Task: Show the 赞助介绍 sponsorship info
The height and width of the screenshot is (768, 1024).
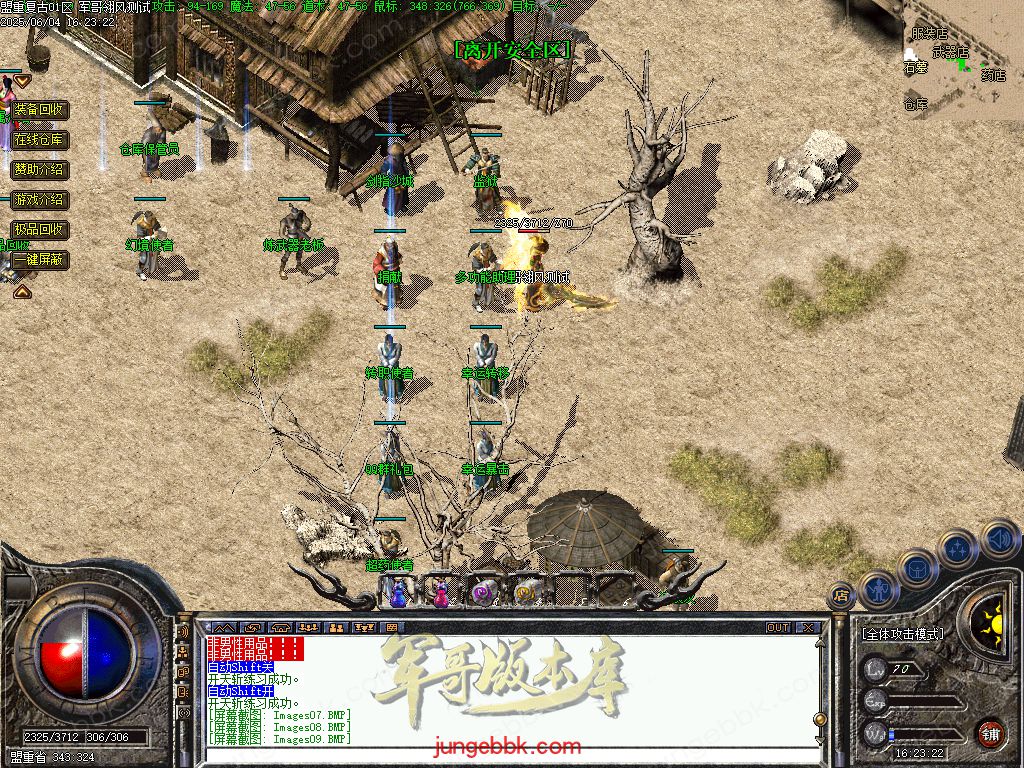Action: pyautogui.click(x=40, y=170)
